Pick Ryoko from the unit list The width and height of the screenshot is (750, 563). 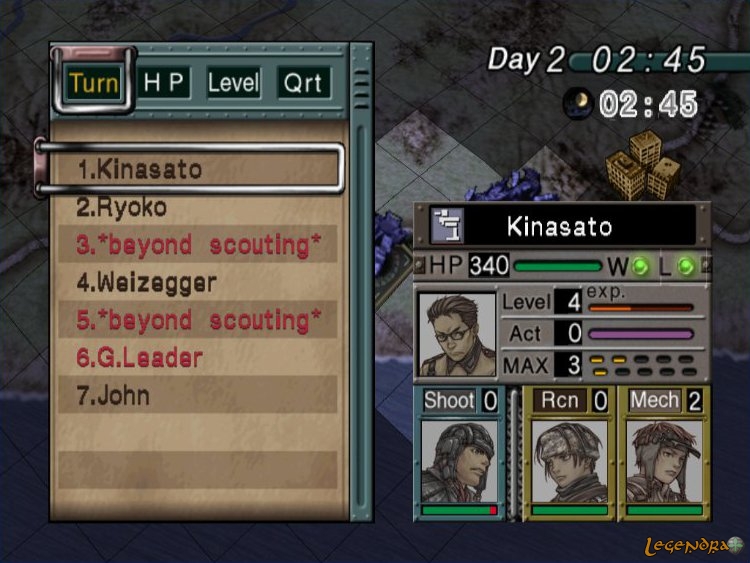pos(122,207)
